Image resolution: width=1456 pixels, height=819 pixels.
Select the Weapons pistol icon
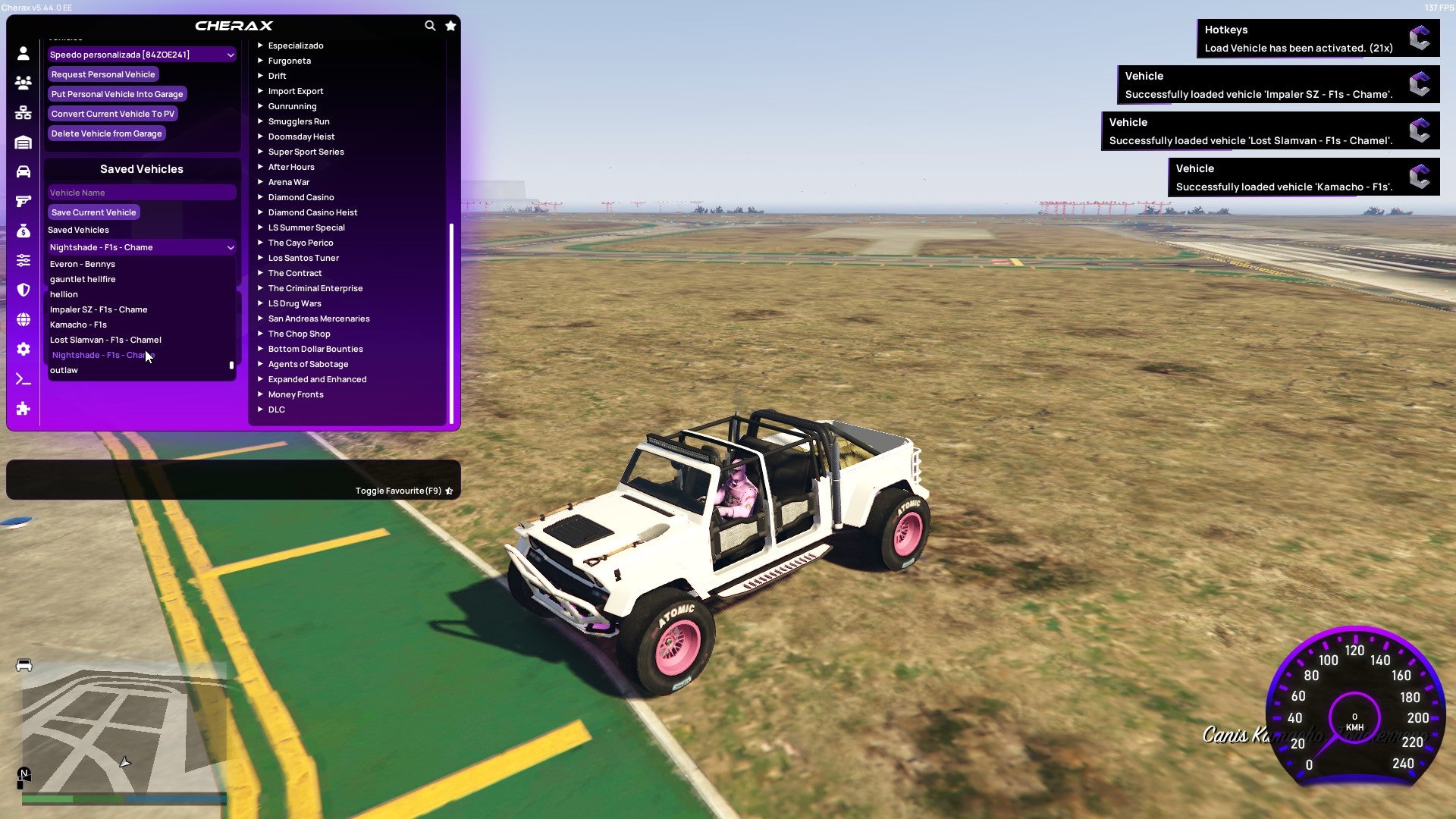pos(23,200)
